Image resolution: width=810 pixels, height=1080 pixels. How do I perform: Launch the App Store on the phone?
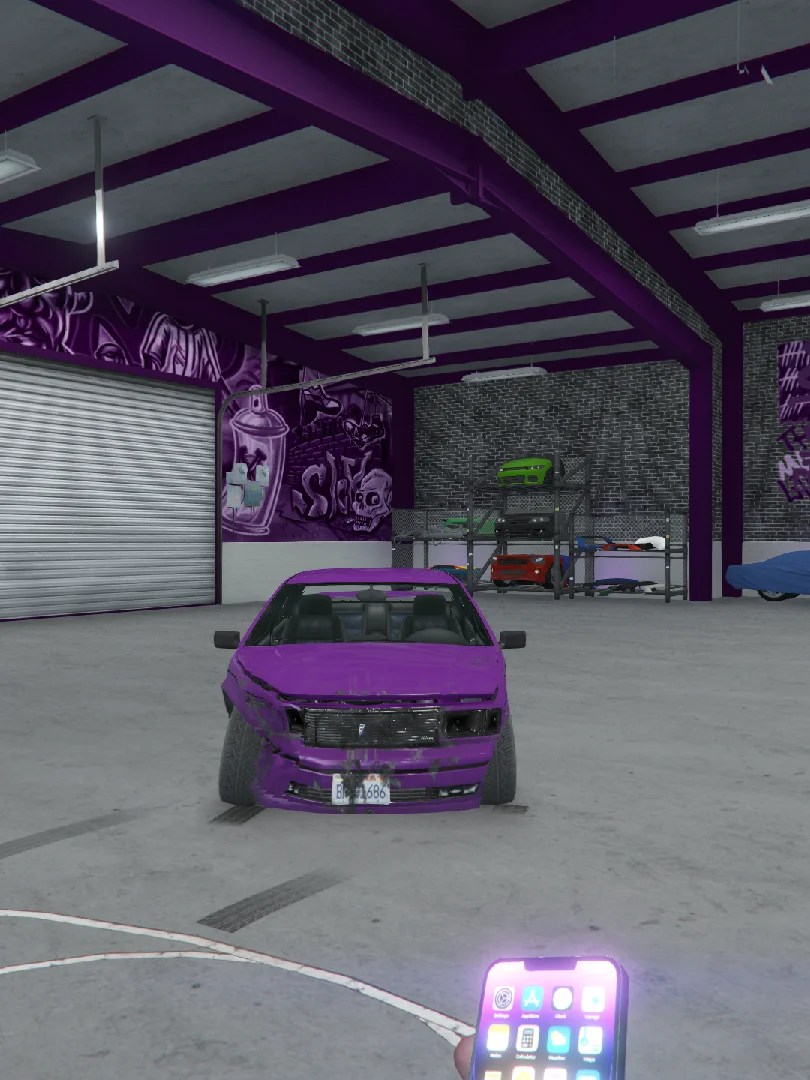pyautogui.click(x=533, y=997)
